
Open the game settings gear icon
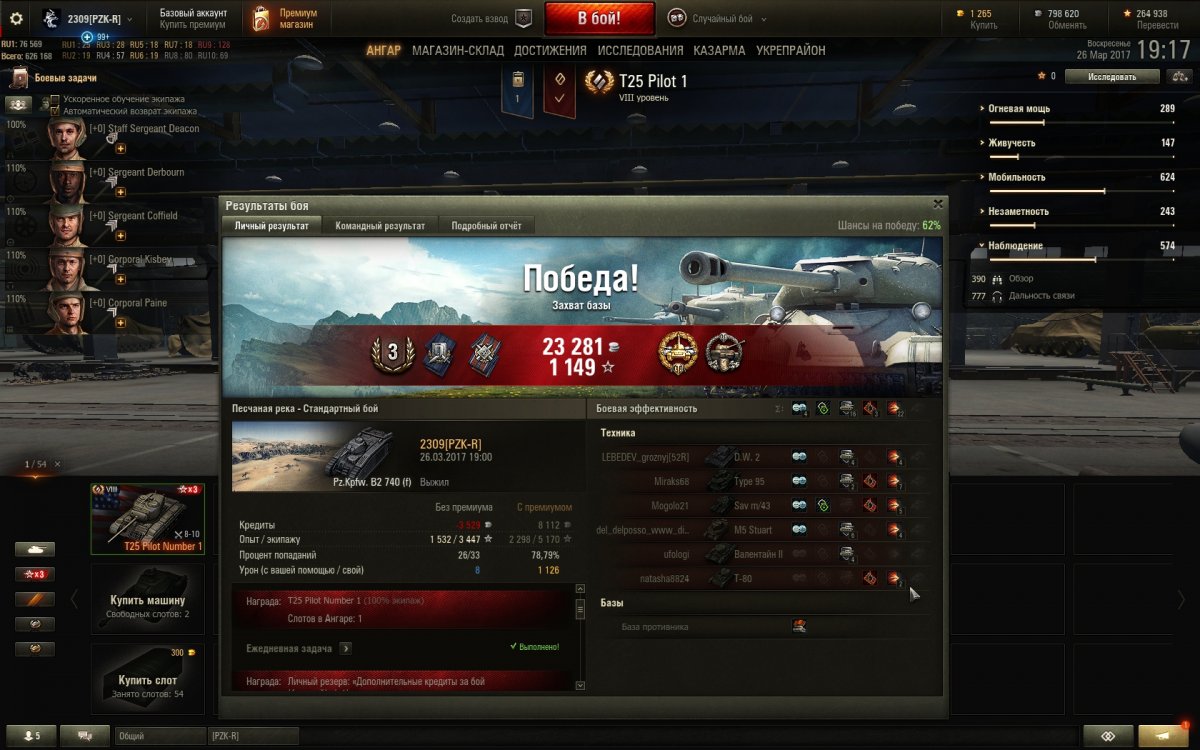click(16, 18)
